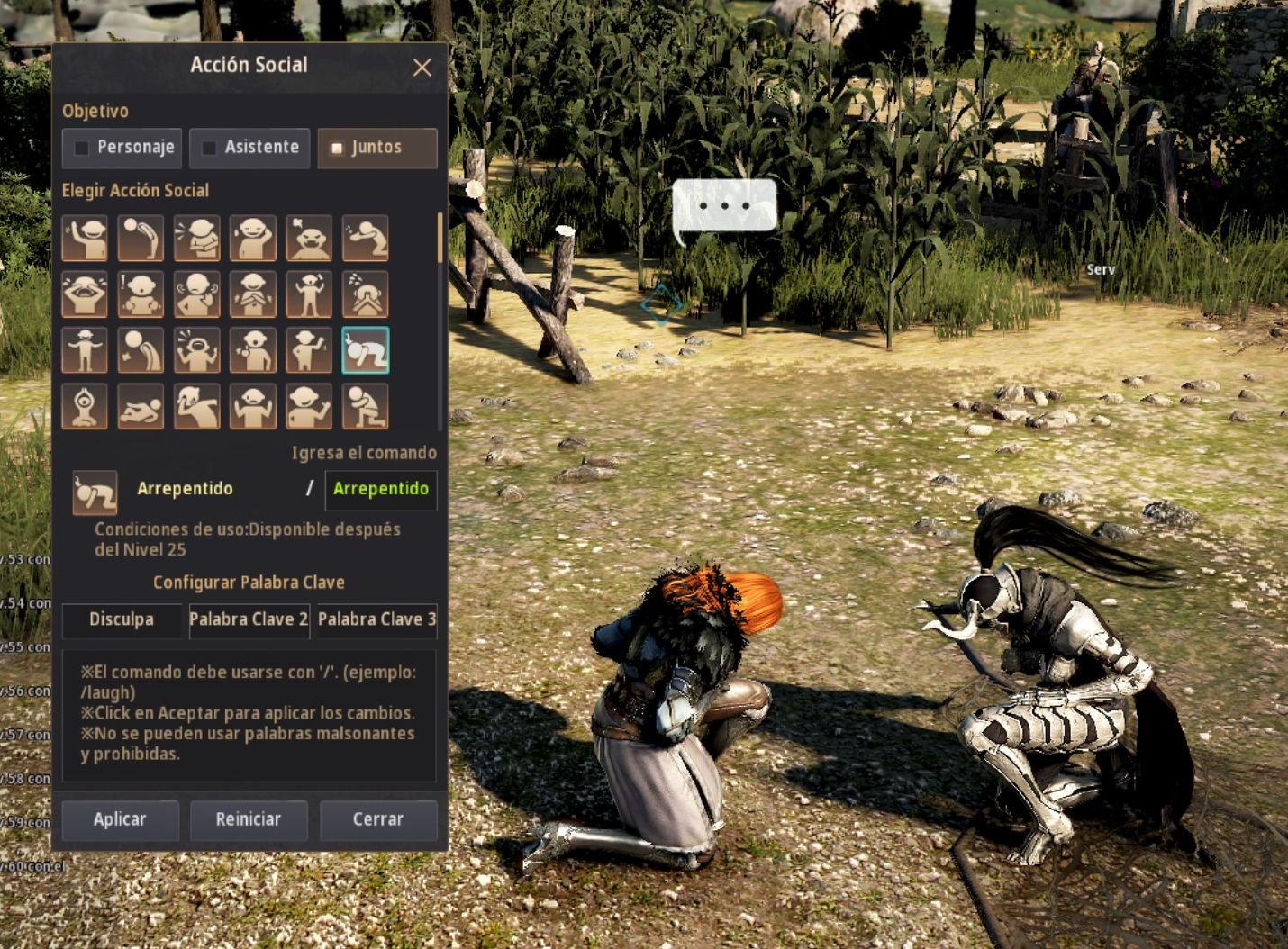Close the Acción Social window with the X
The image size is (1288, 949).
pyautogui.click(x=422, y=68)
